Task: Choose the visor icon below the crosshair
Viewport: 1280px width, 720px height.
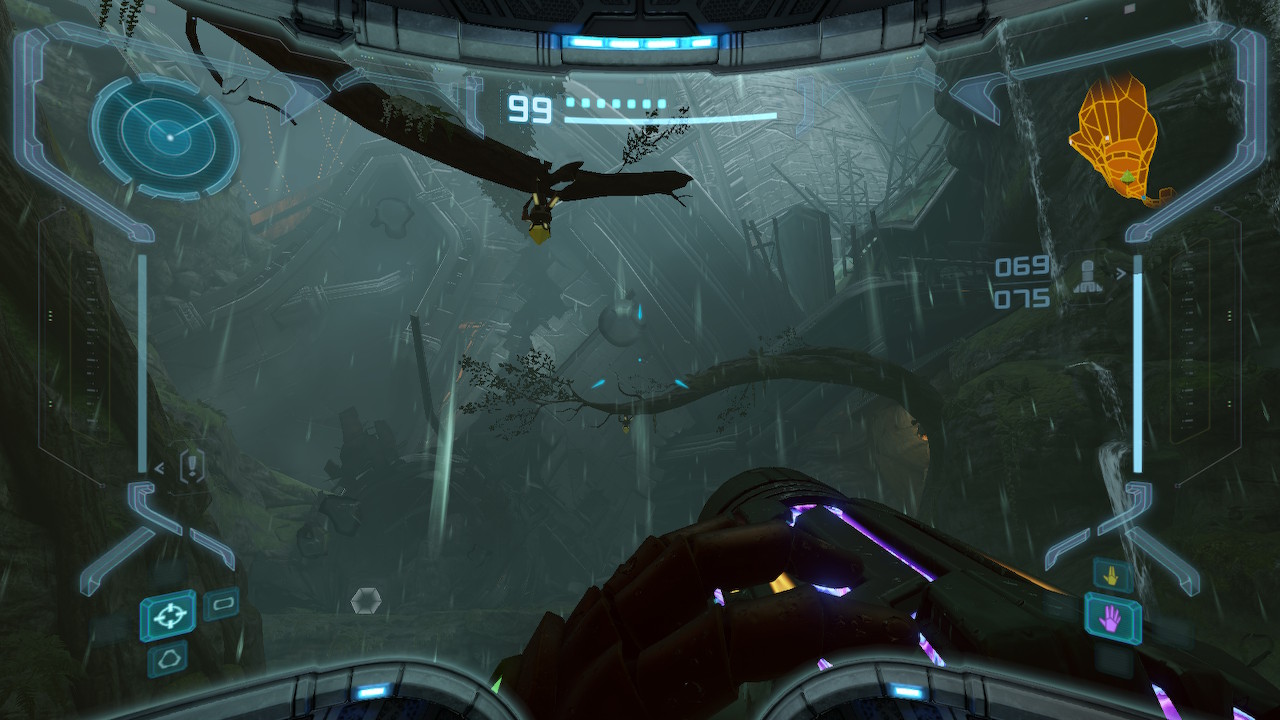Action: (168, 659)
